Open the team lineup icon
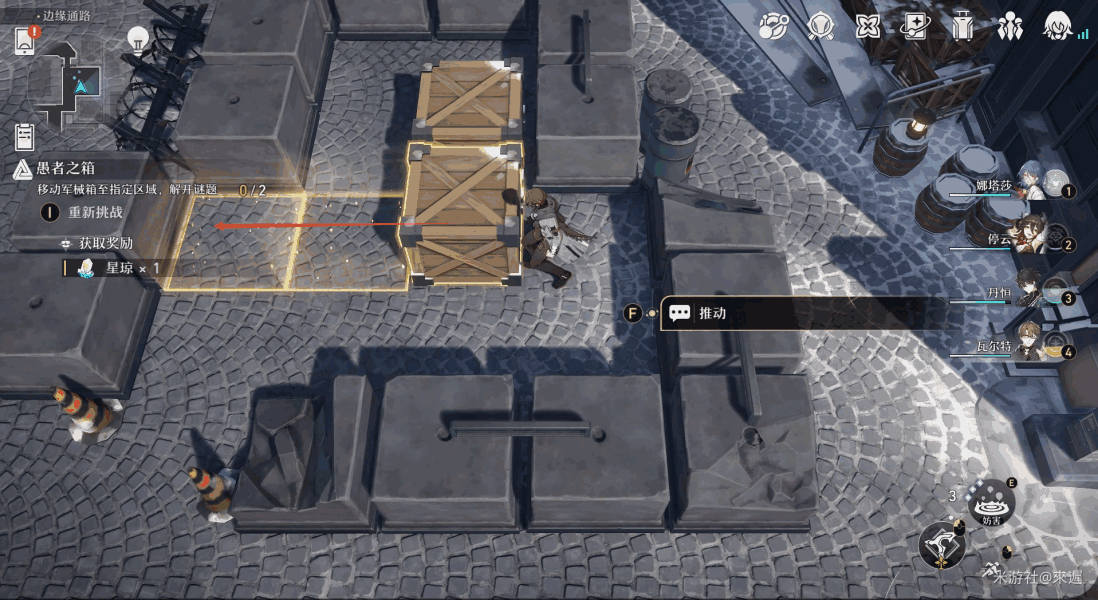This screenshot has height=600, width=1098. (x=1009, y=26)
